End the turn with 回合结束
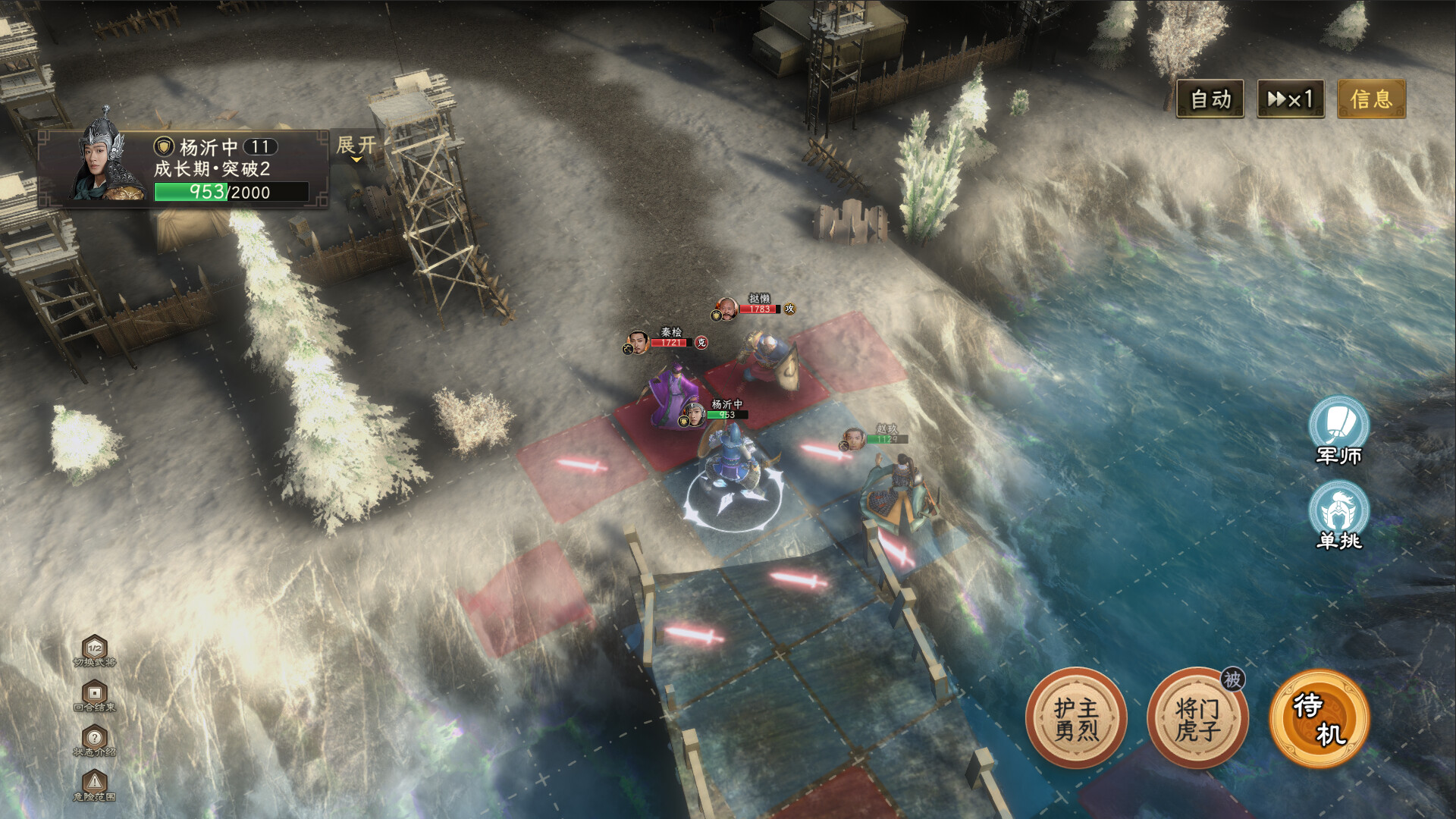Screen dimensions: 1456x819 click(95, 695)
